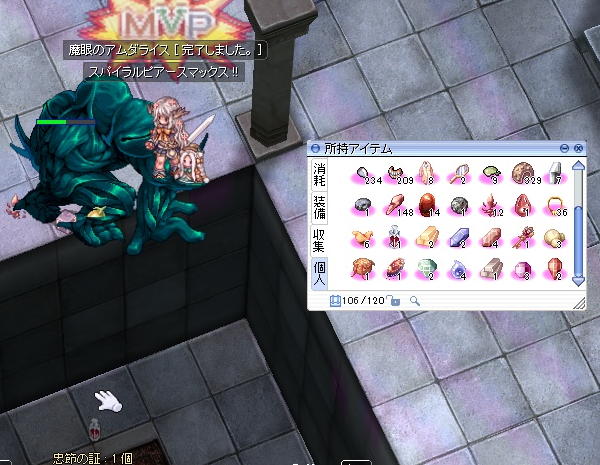Select the blue water droplet item
Viewport: 600px width, 465px height.
tap(458, 268)
